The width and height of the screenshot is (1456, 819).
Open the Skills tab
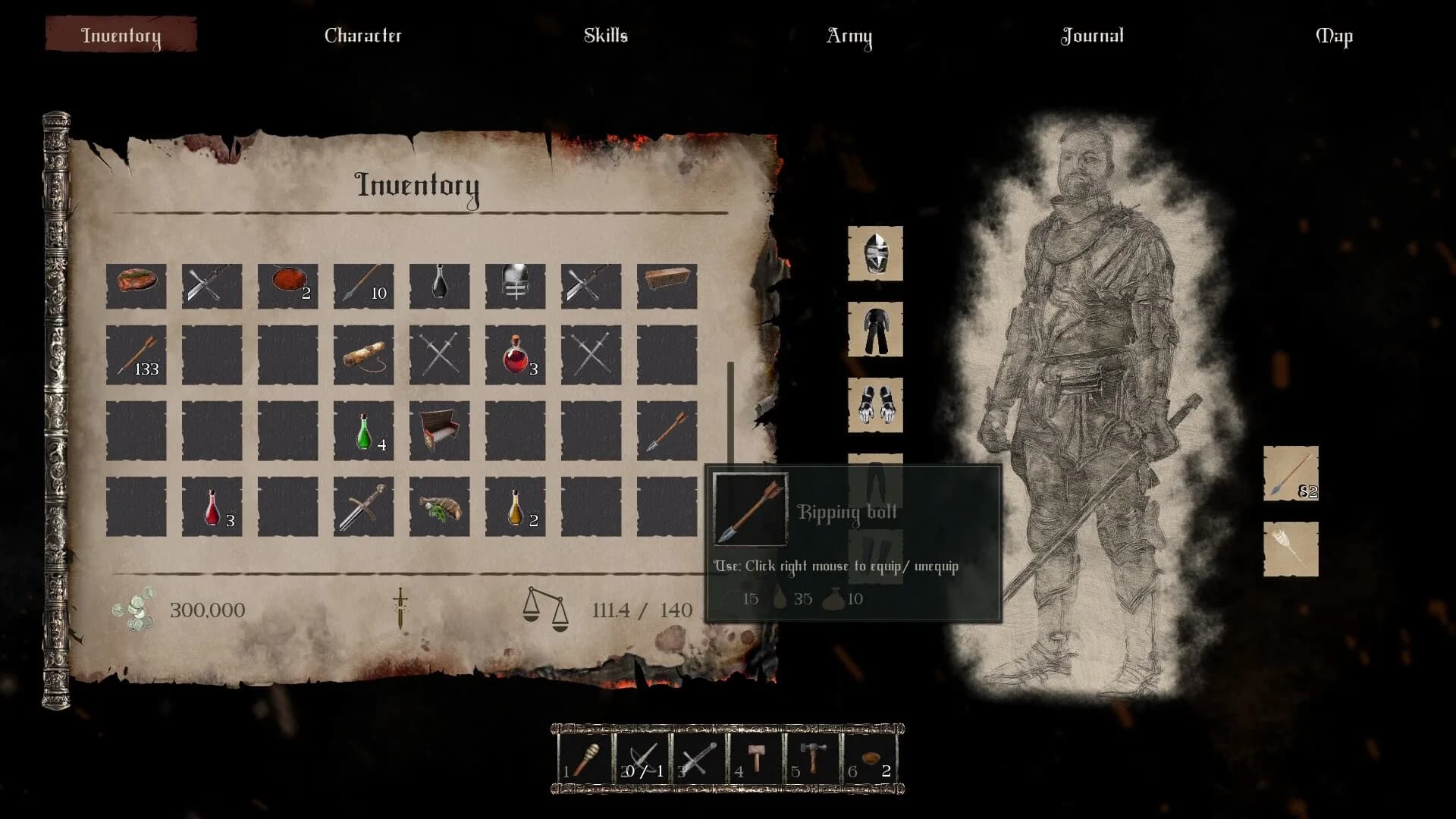(605, 36)
